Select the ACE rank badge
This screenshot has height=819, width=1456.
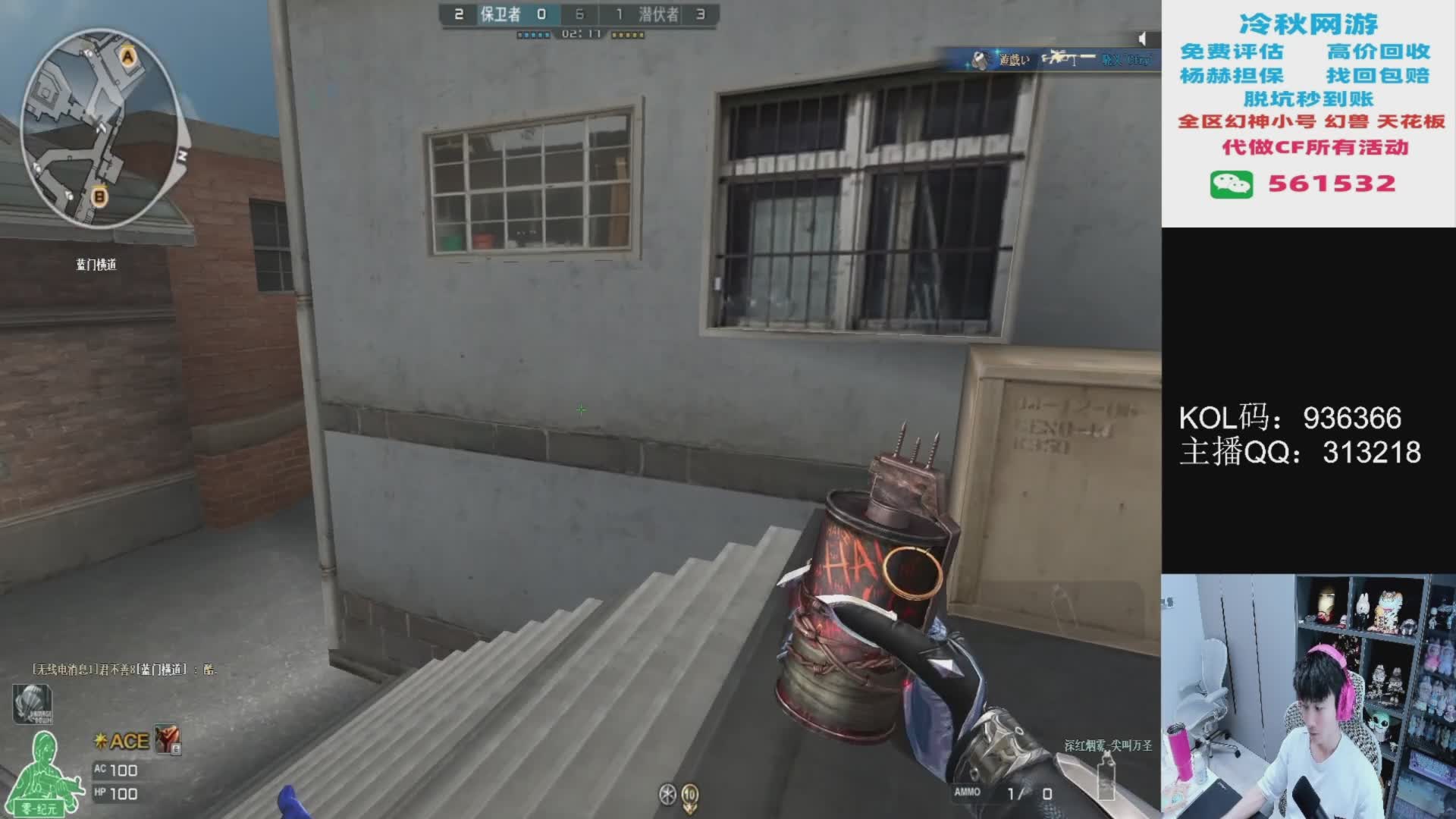pos(121,741)
